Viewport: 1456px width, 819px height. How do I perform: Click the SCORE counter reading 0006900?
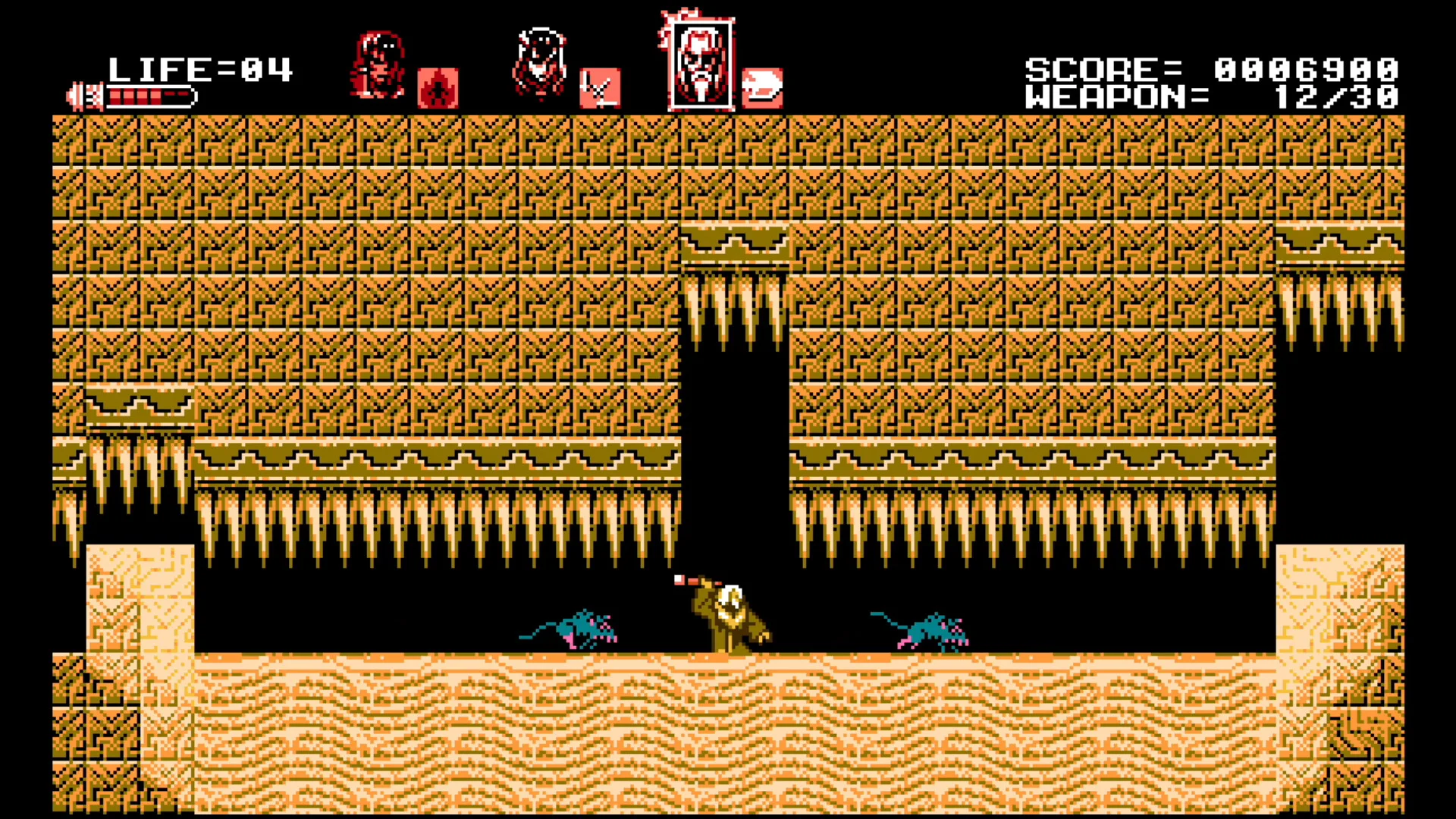(x=1304, y=69)
